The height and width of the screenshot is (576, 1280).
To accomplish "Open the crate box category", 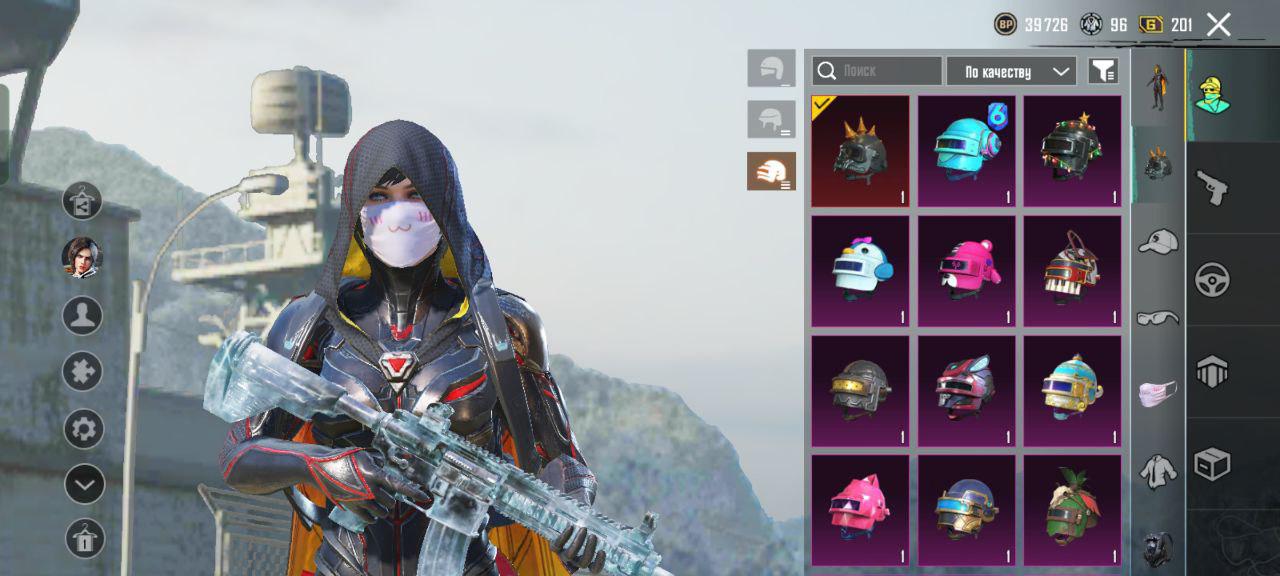I will pyautogui.click(x=1212, y=464).
